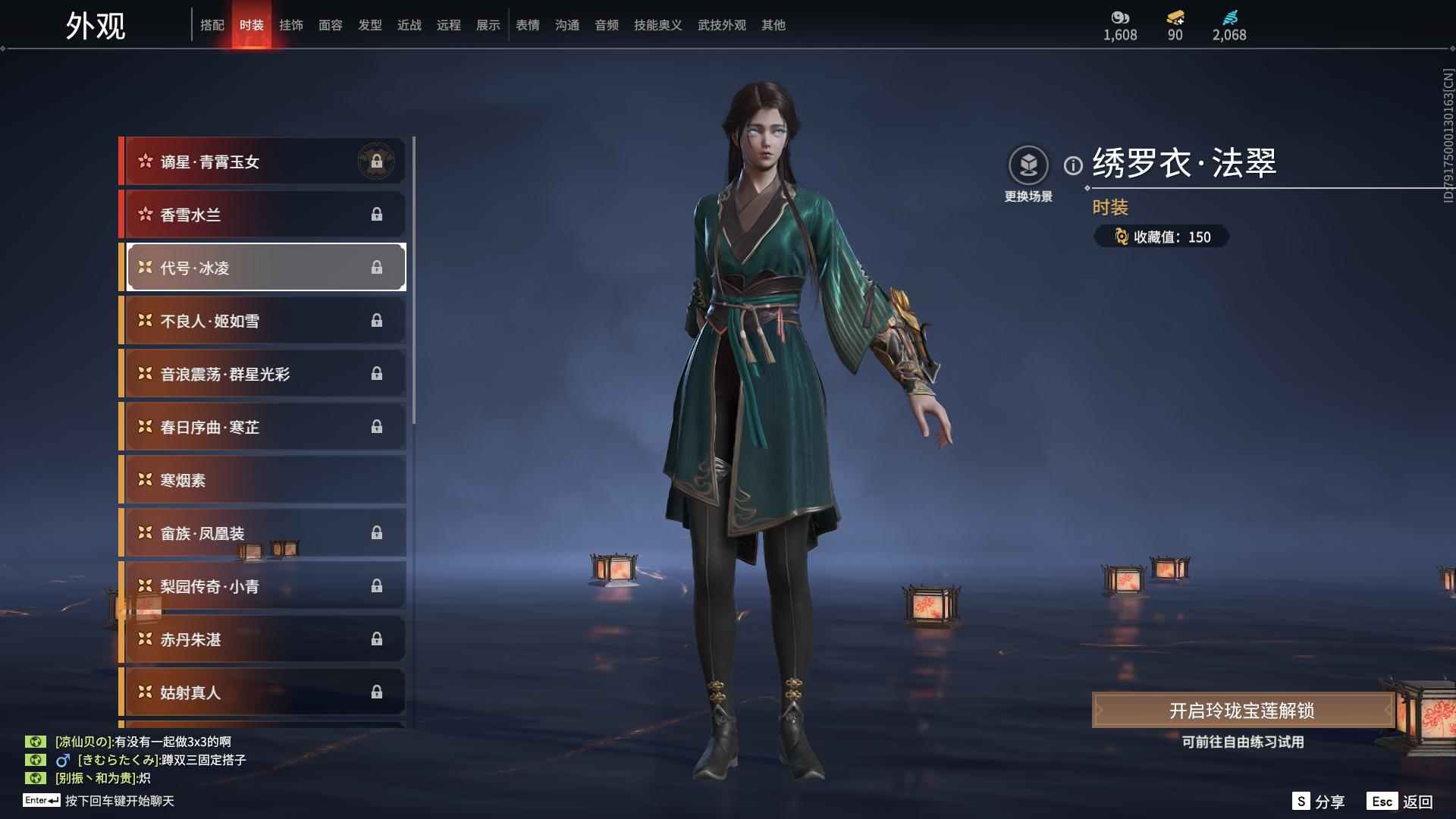Click the gold ingot icon showing 90
This screenshot has height=819, width=1456.
(1174, 18)
